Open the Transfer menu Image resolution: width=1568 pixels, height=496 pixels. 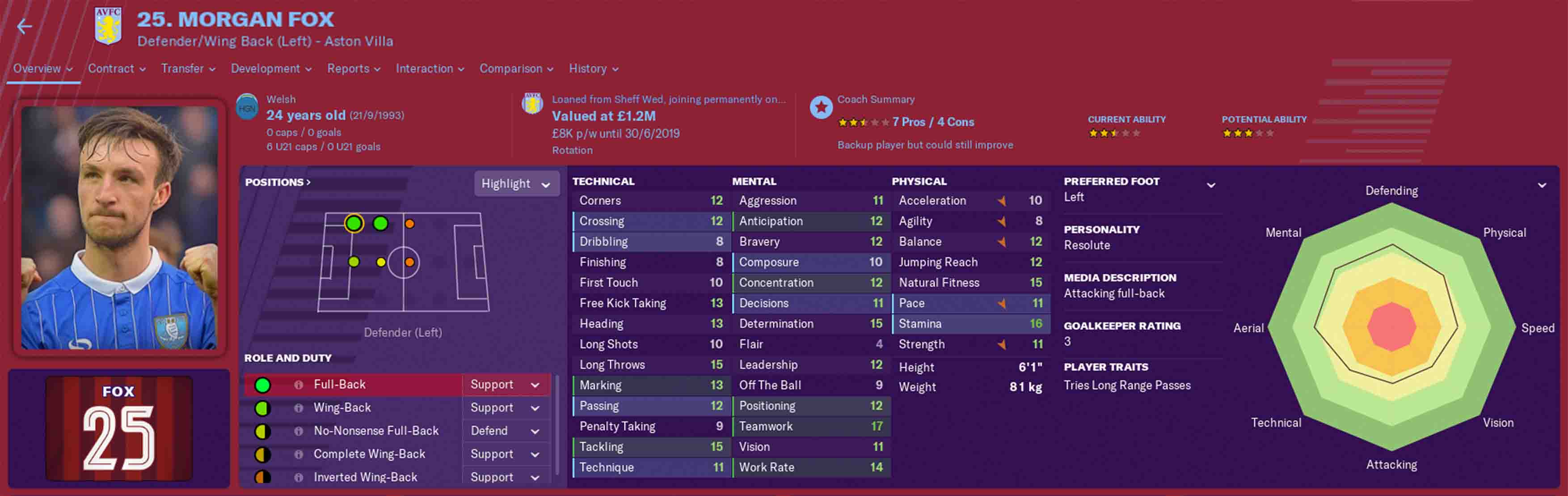pyautogui.click(x=187, y=69)
